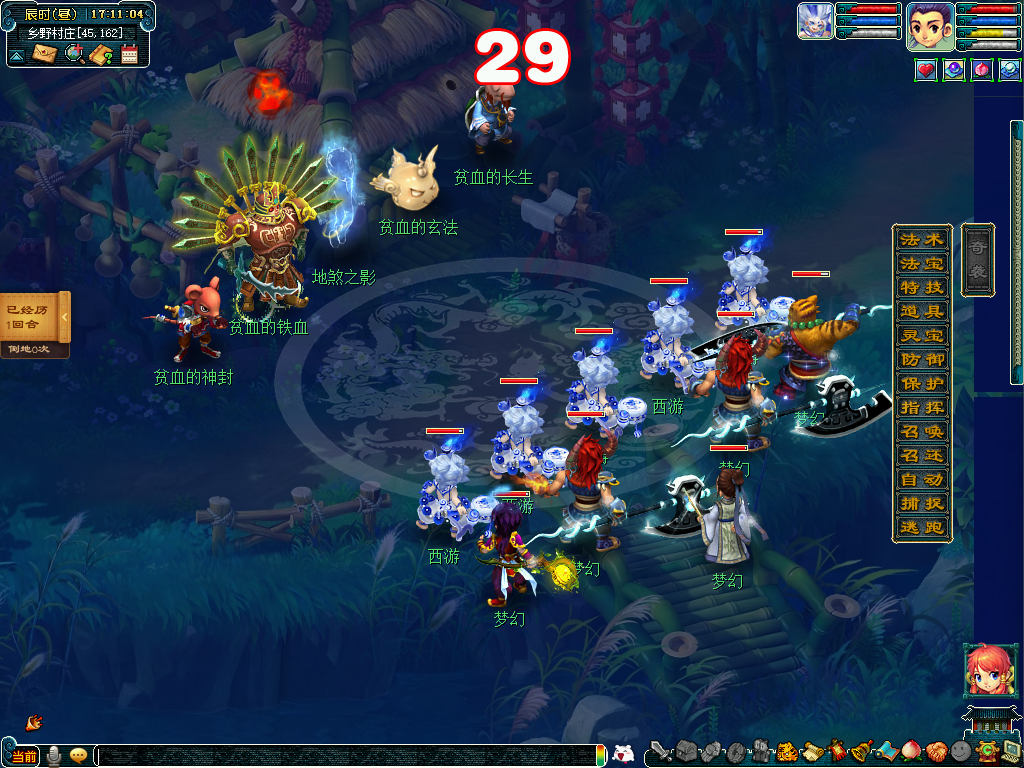Choose the 捕捉 capture command

pos(921,504)
